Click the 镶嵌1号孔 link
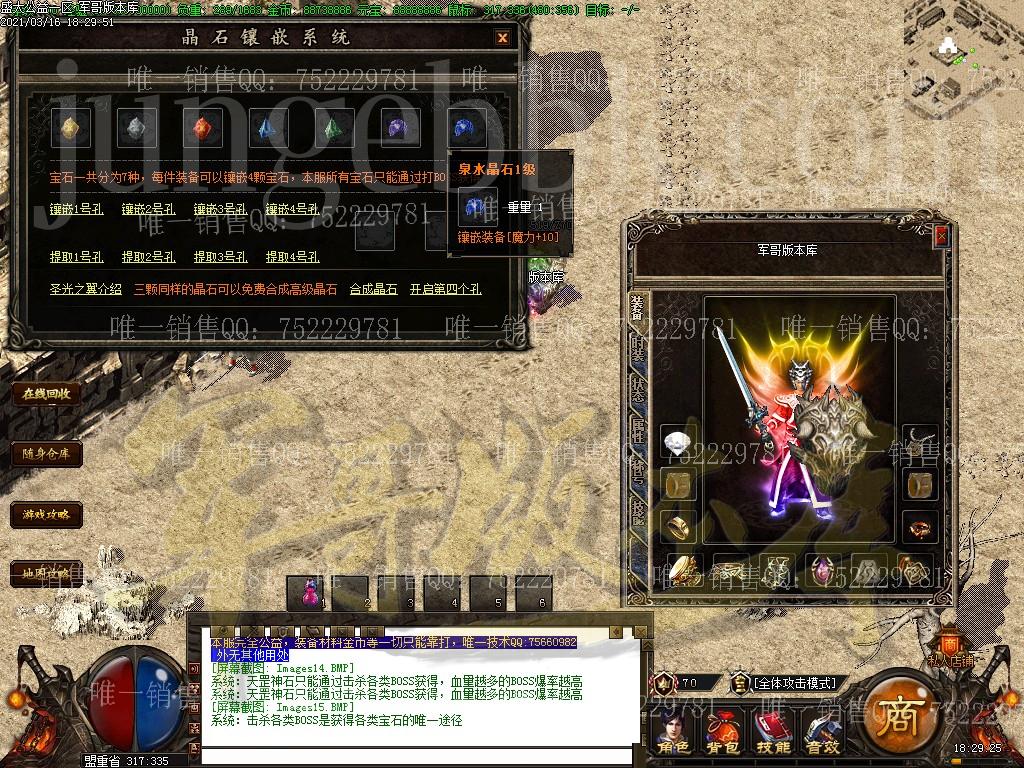 [x=76, y=210]
